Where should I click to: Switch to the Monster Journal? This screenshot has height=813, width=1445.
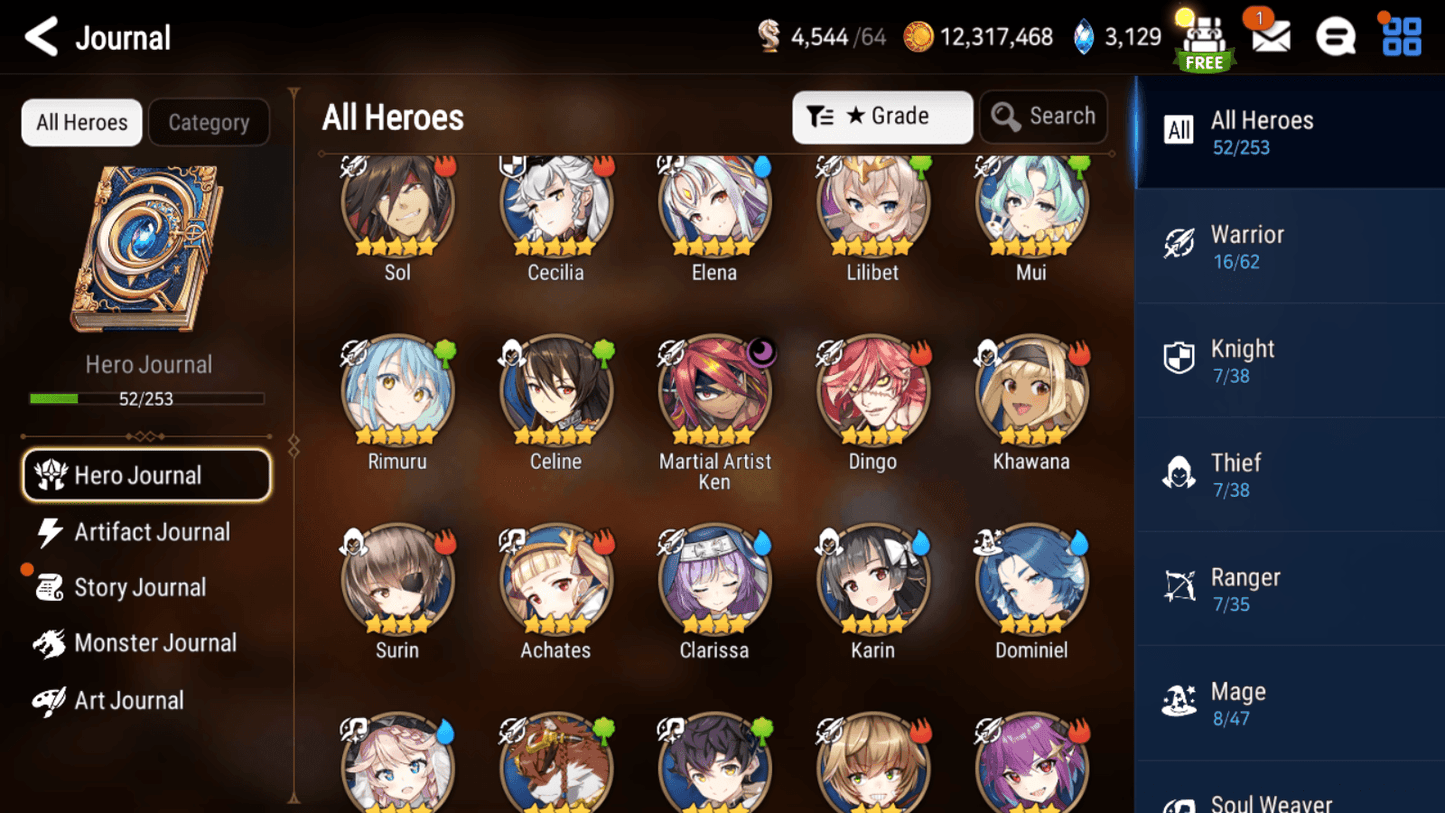tap(154, 643)
